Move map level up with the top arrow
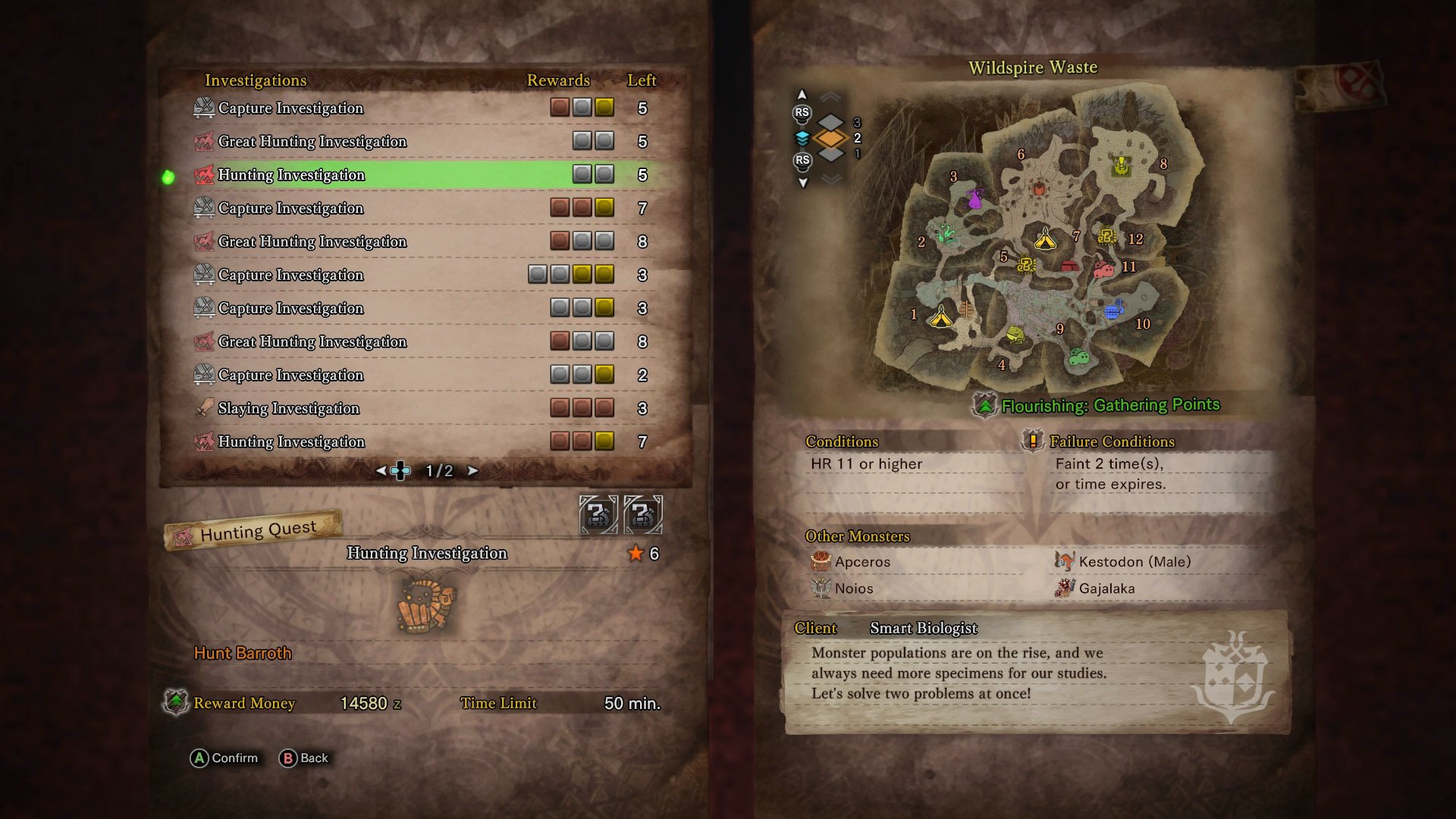This screenshot has width=1456, height=819. pyautogui.click(x=802, y=95)
